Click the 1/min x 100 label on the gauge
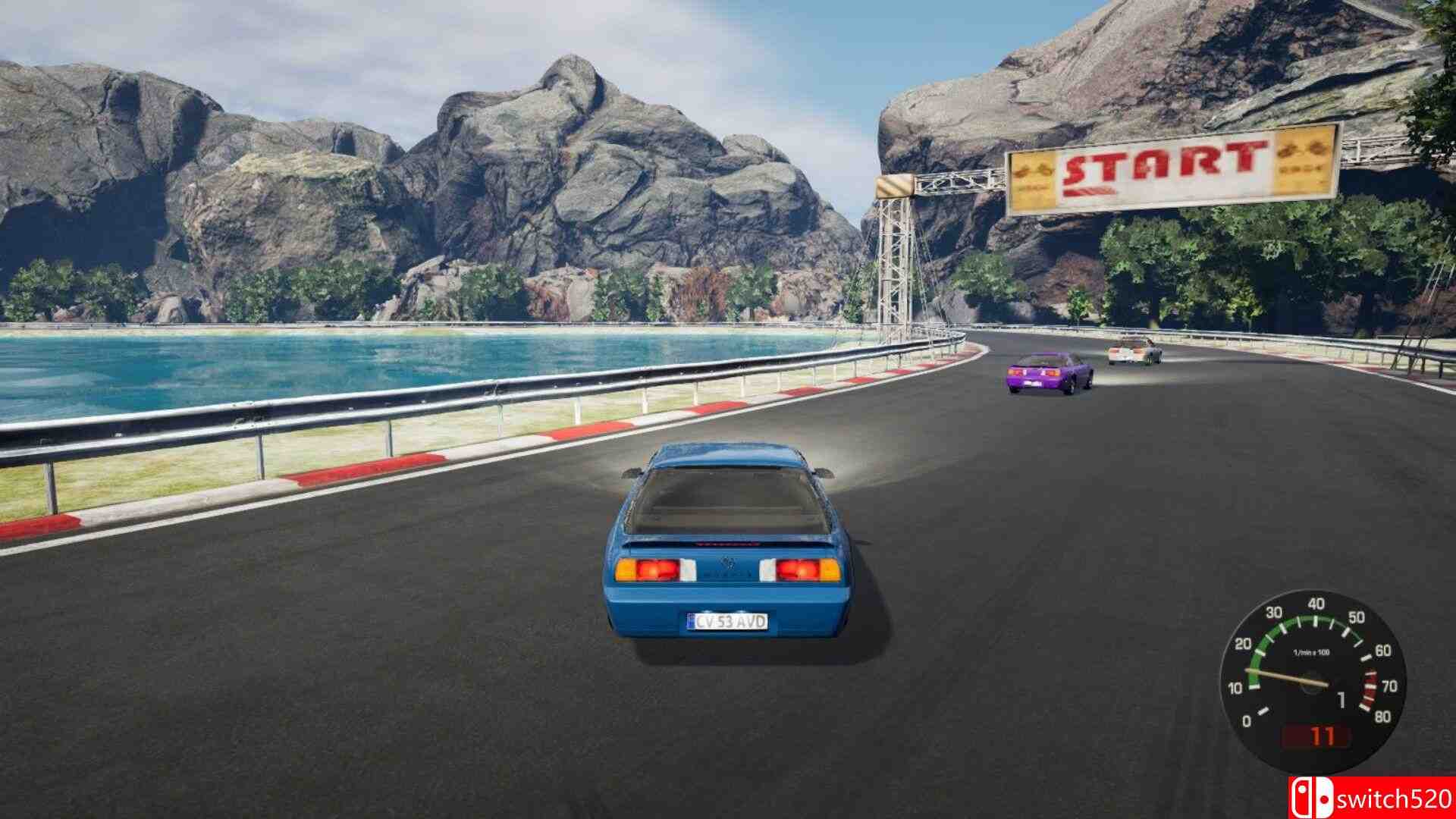Image resolution: width=1456 pixels, height=819 pixels. pos(1312,651)
